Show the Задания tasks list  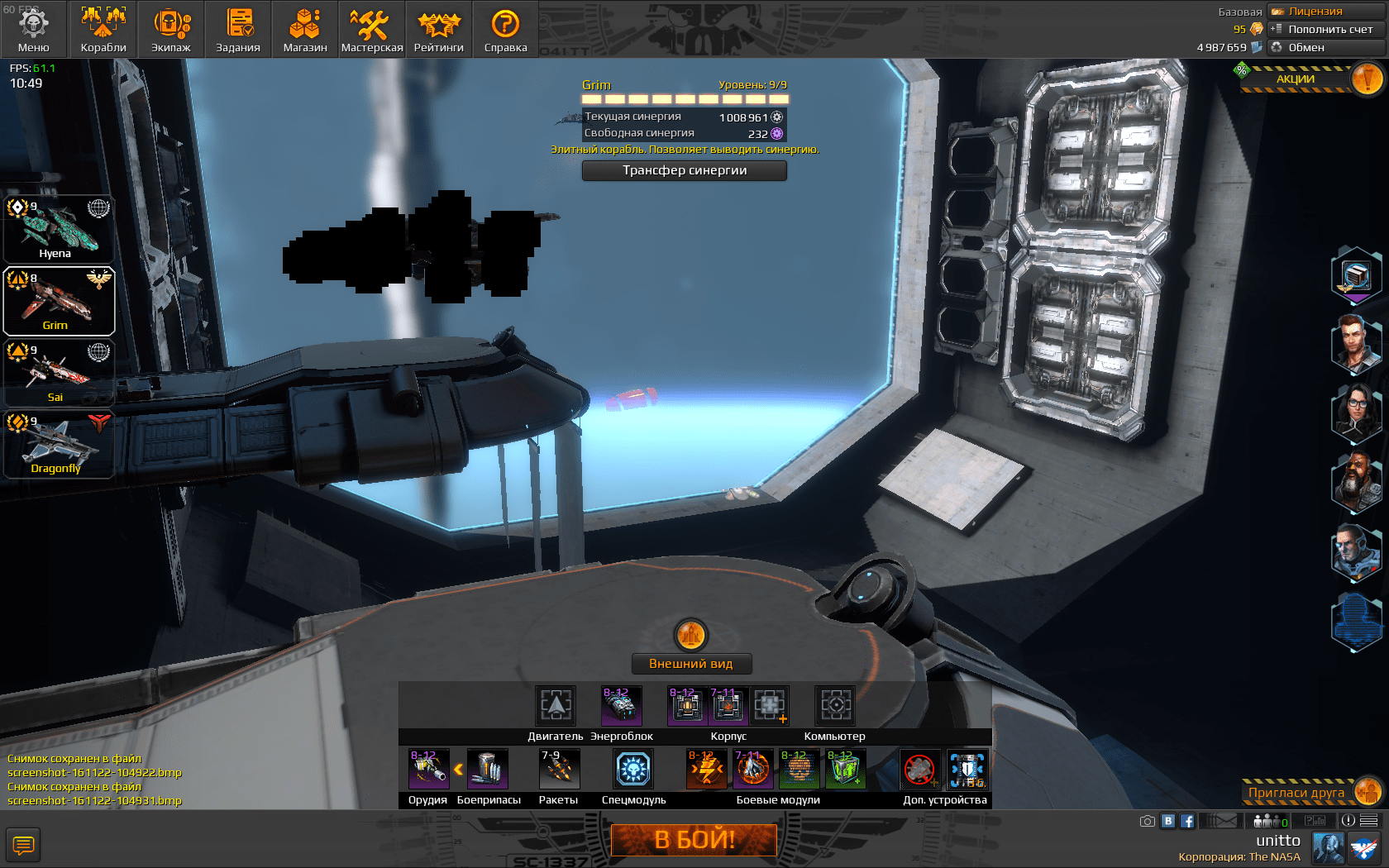(x=238, y=29)
